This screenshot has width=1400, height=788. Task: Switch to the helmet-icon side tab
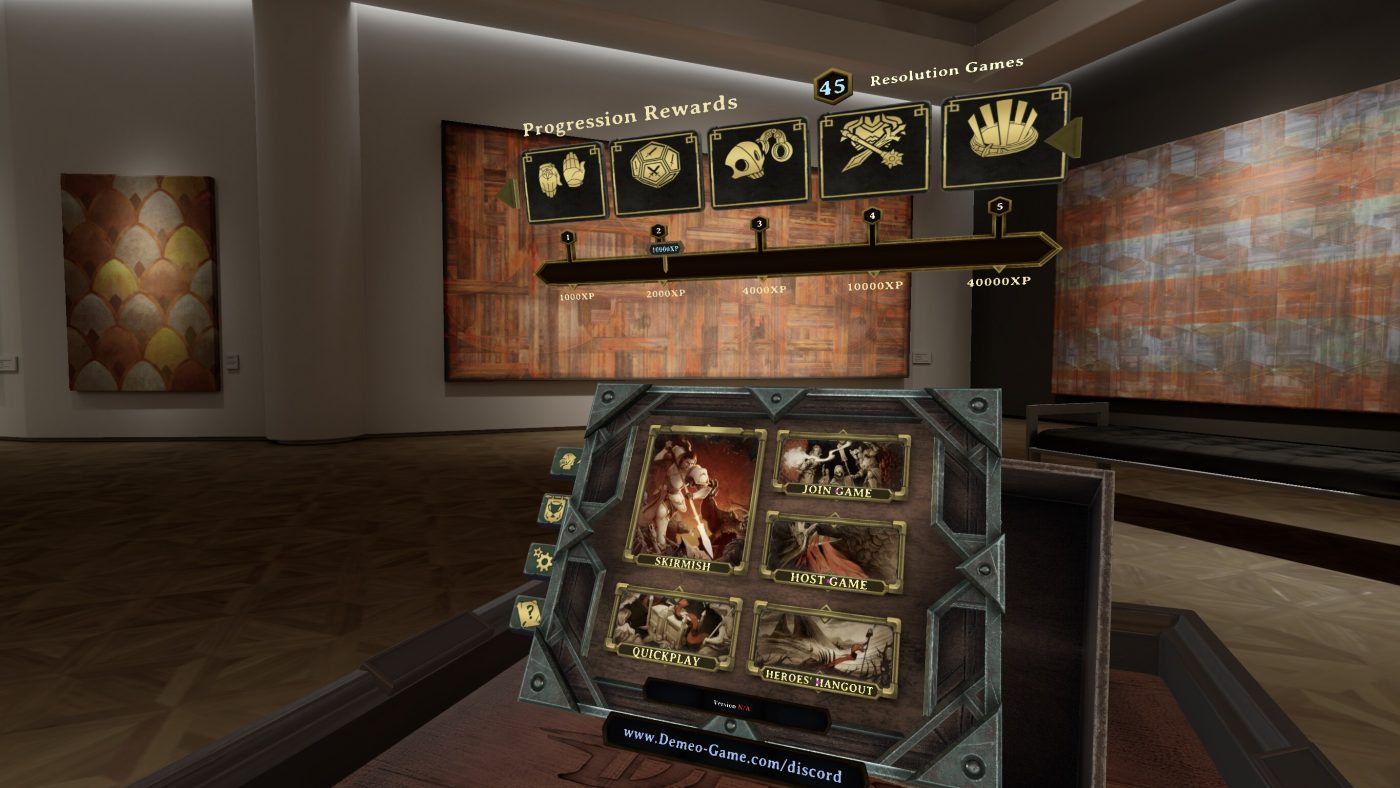pyautogui.click(x=567, y=461)
